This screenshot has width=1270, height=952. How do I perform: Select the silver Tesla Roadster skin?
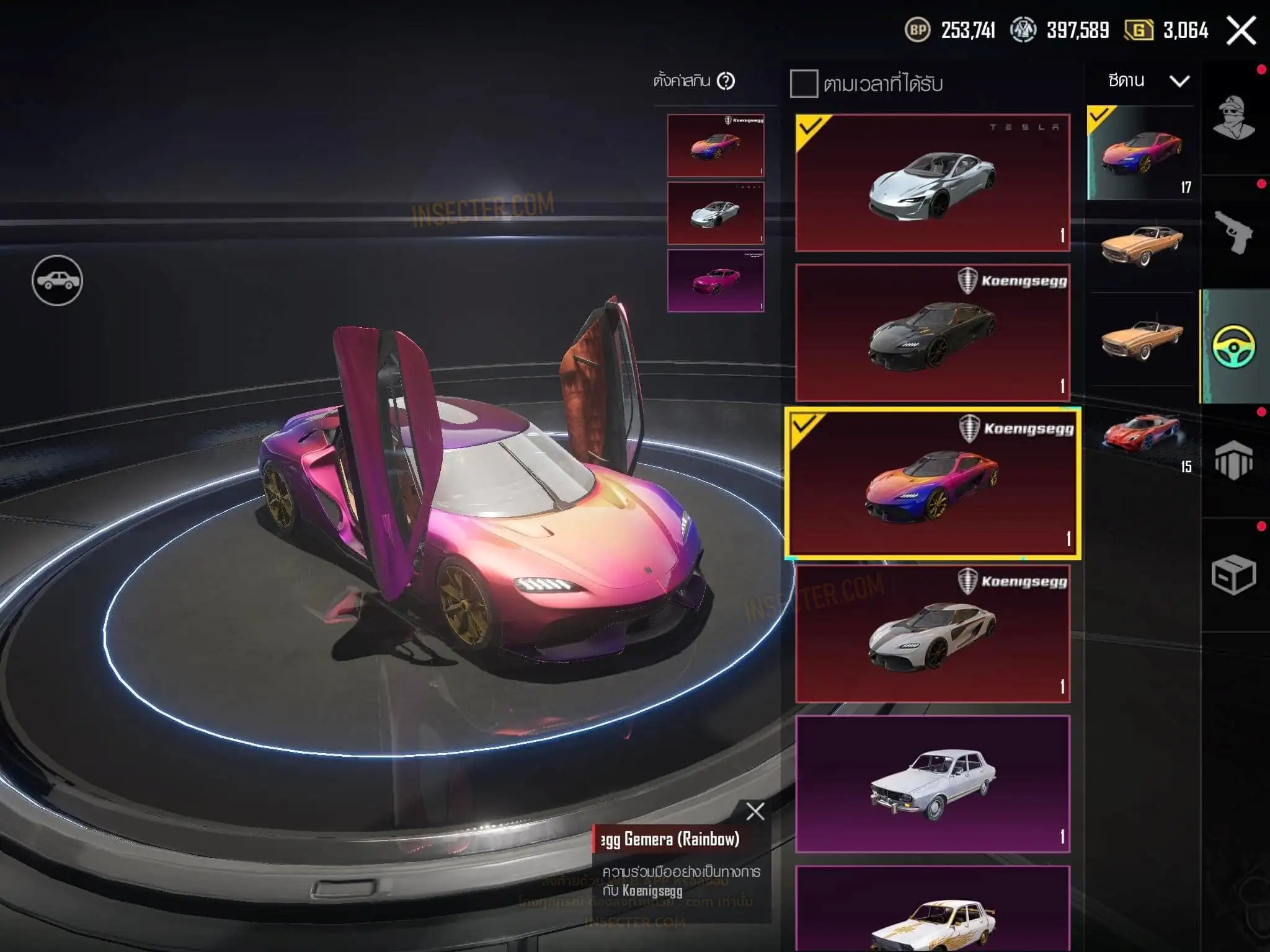pos(933,183)
